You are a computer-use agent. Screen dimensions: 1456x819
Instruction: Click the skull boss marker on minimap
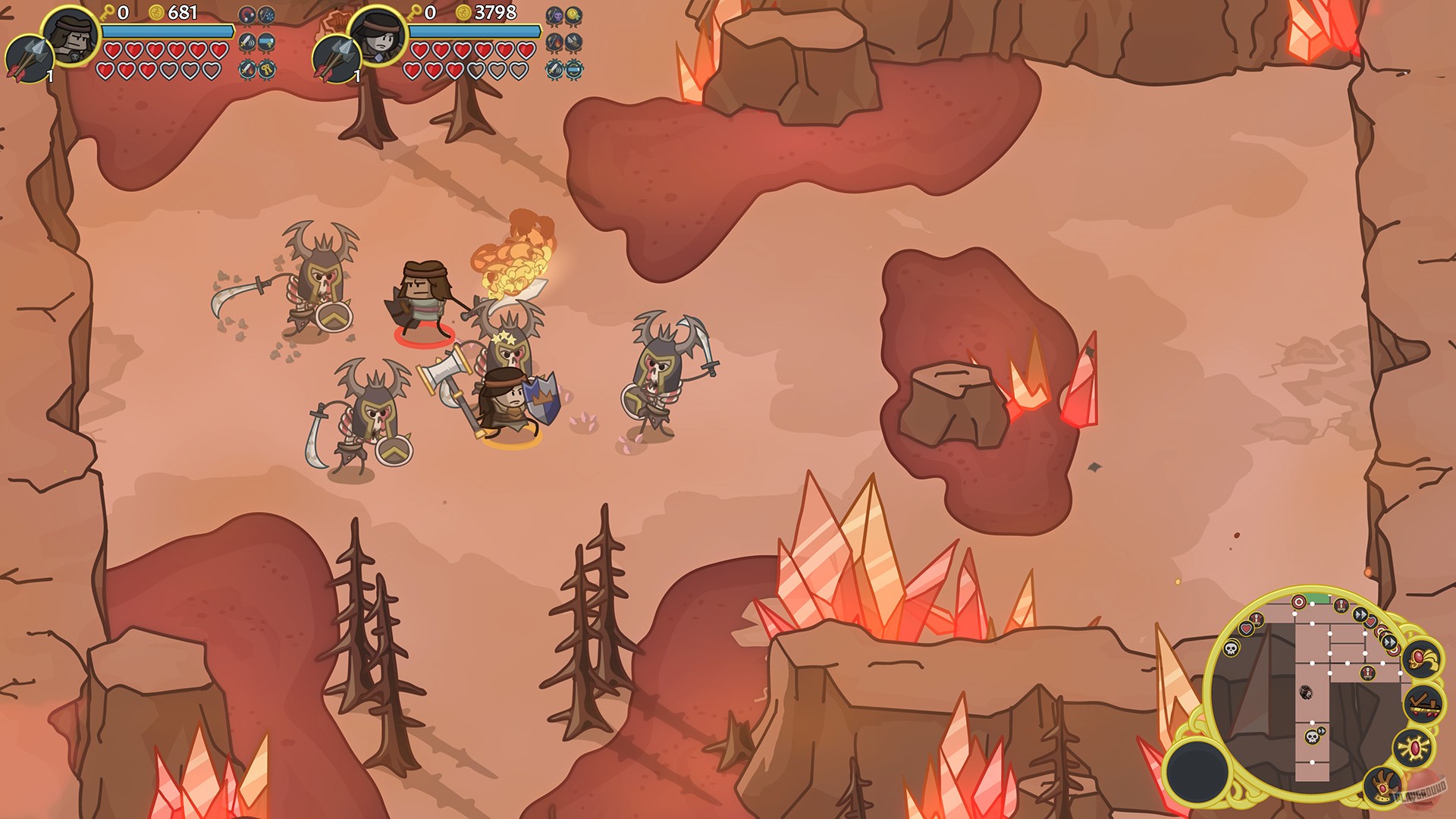1312,738
